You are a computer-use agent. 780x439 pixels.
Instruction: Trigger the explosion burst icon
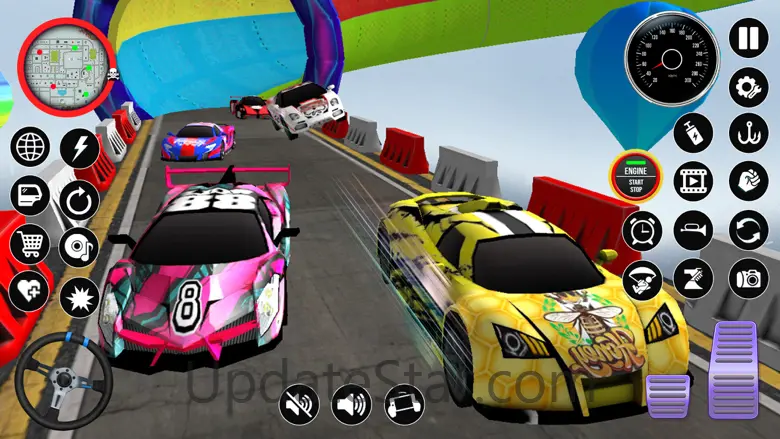tap(79, 296)
